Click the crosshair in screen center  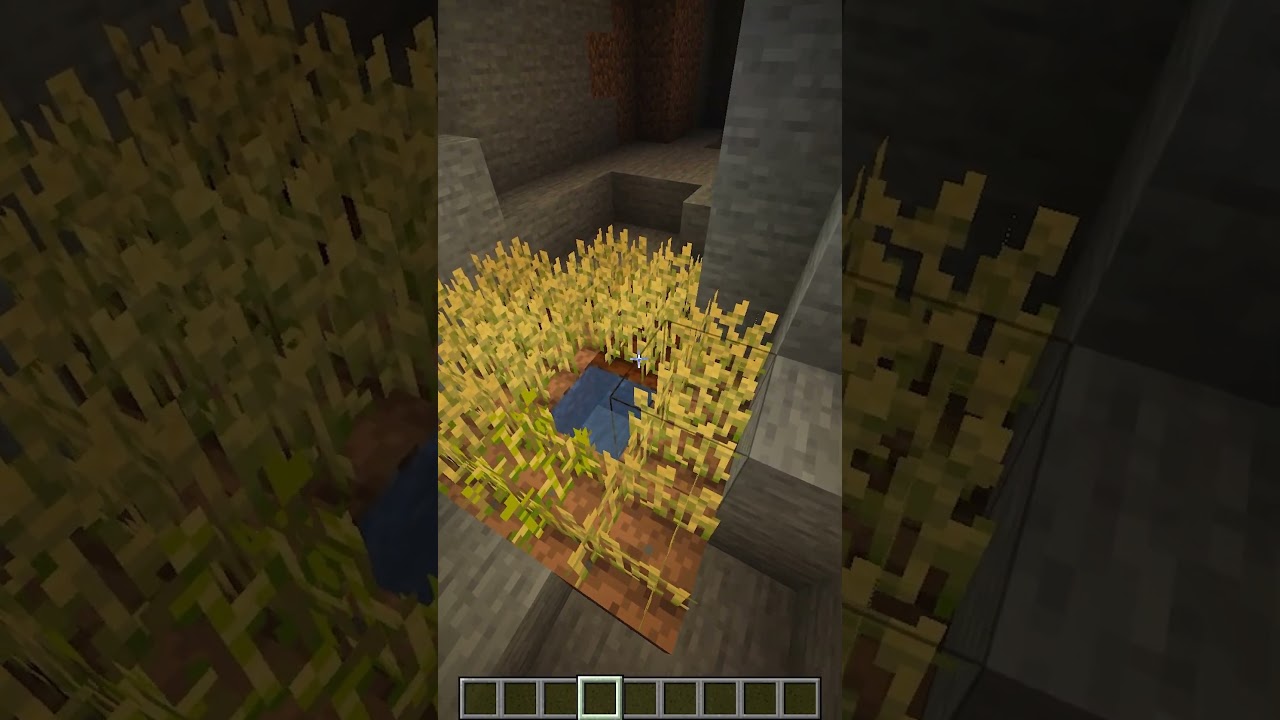pyautogui.click(x=640, y=360)
